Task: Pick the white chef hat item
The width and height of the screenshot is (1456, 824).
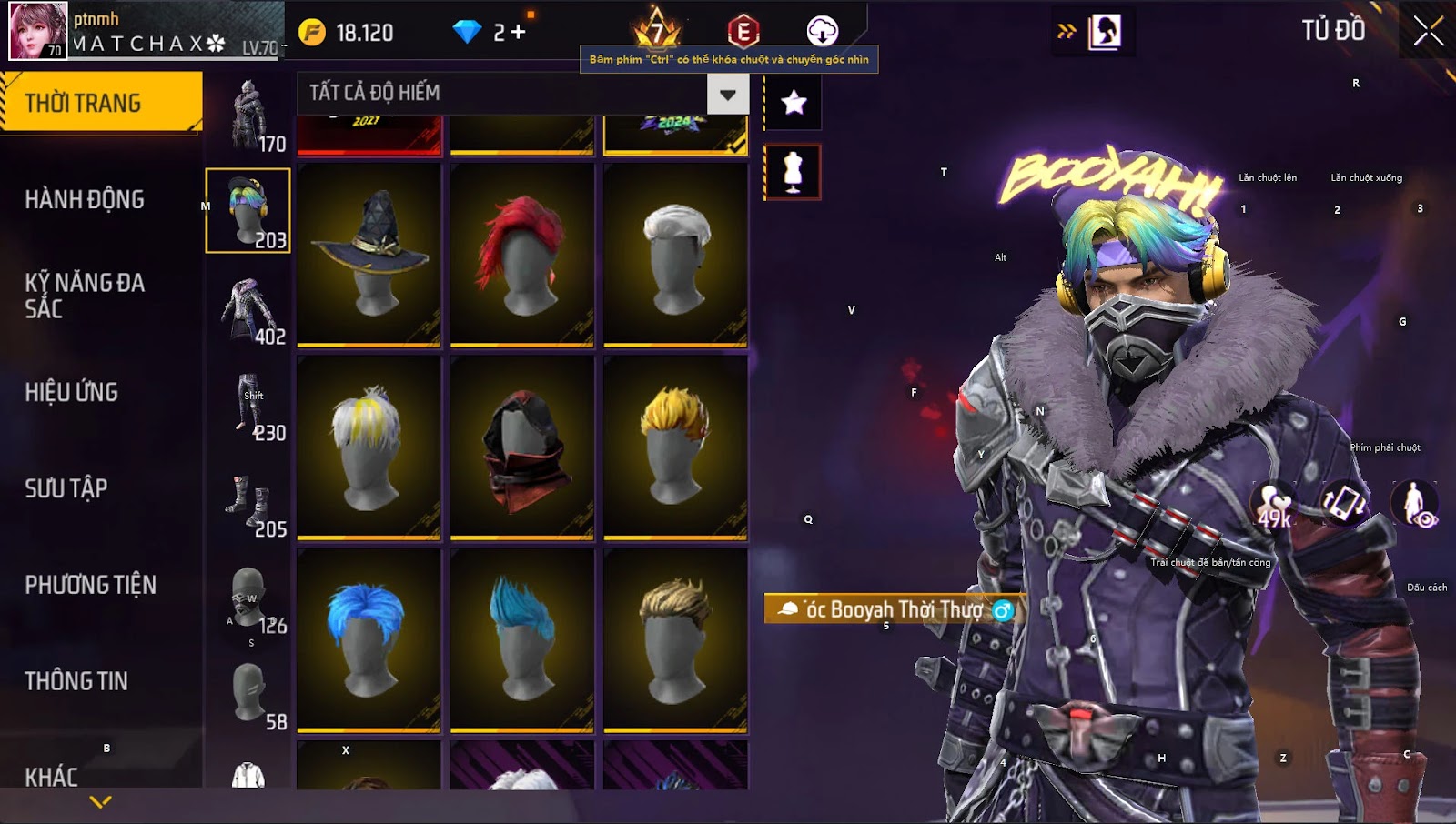Action: click(675, 255)
